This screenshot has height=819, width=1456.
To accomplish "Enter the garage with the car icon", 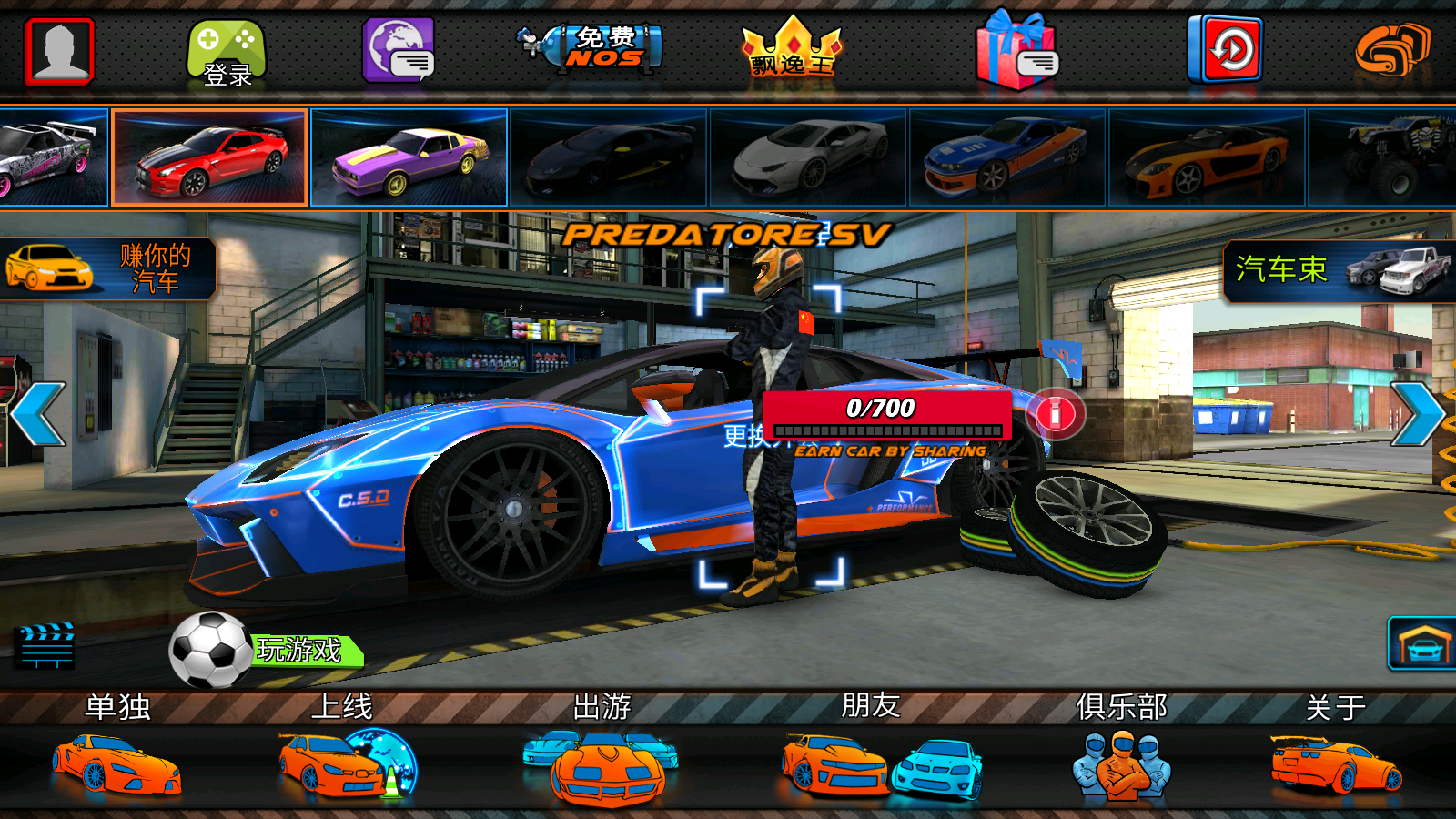I will (x=1421, y=644).
